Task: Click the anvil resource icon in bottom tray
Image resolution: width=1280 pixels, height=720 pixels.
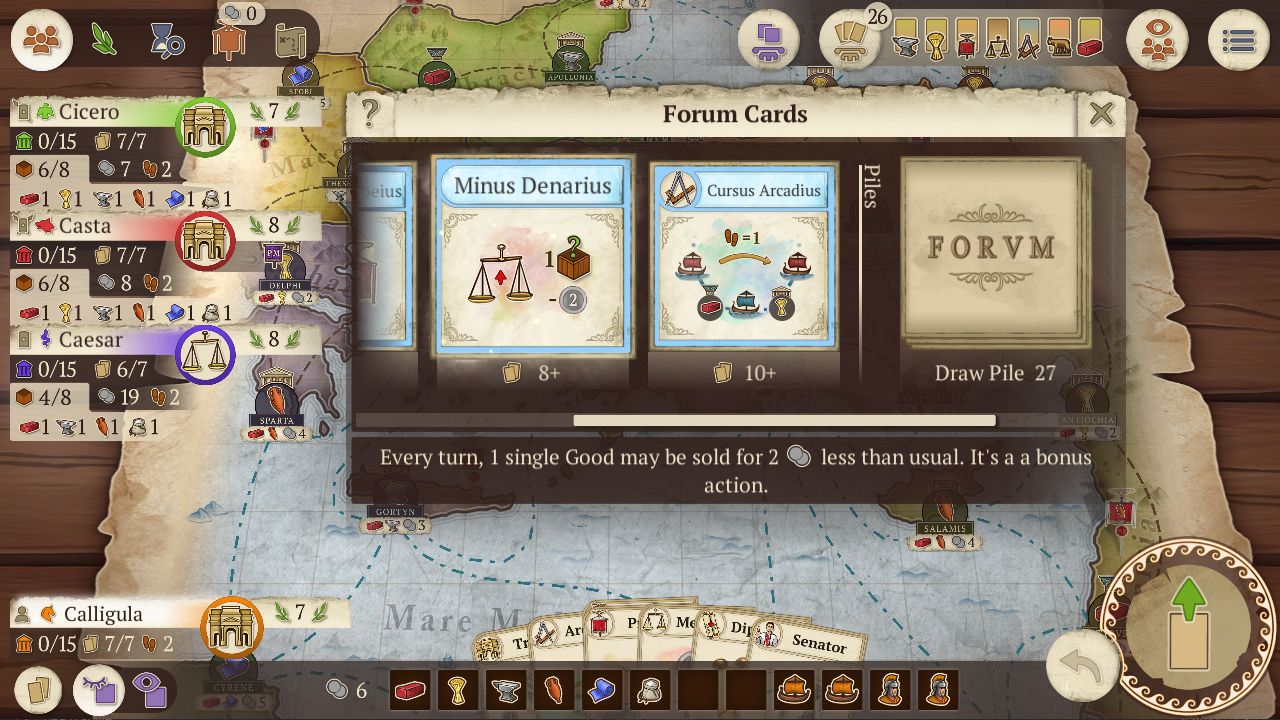Action: [x=504, y=690]
